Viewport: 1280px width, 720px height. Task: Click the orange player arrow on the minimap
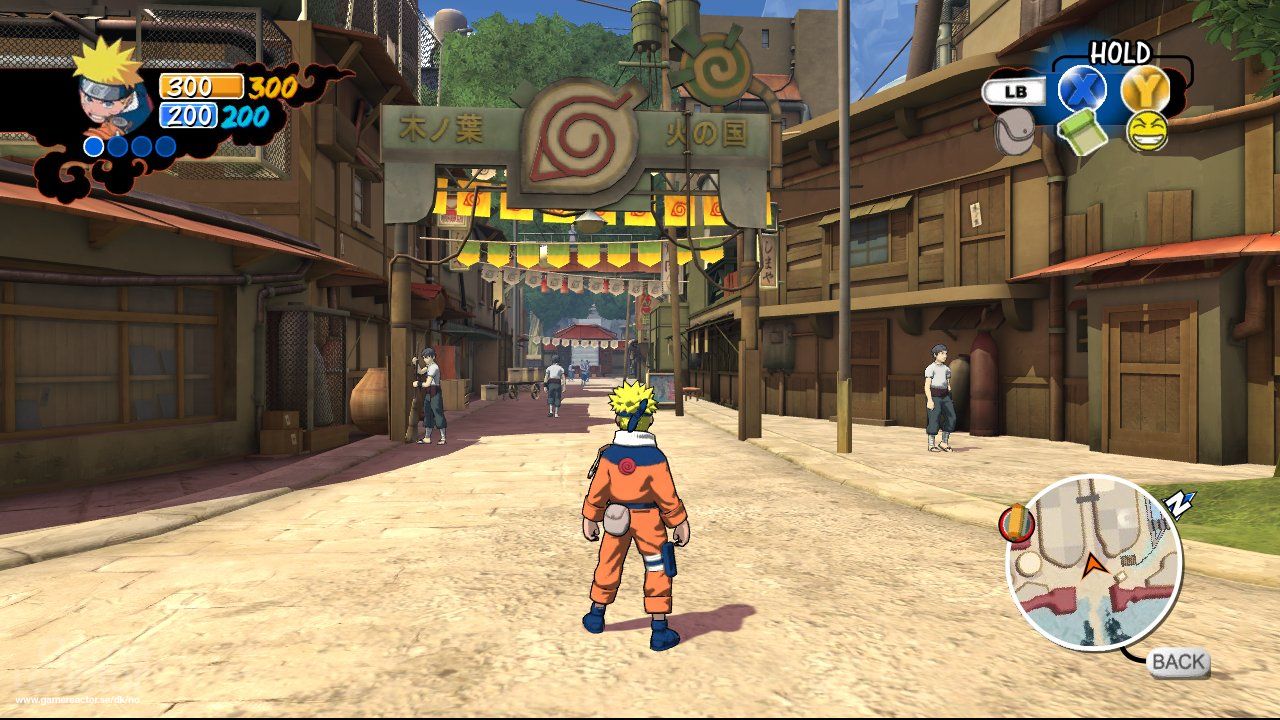pyautogui.click(x=1094, y=567)
